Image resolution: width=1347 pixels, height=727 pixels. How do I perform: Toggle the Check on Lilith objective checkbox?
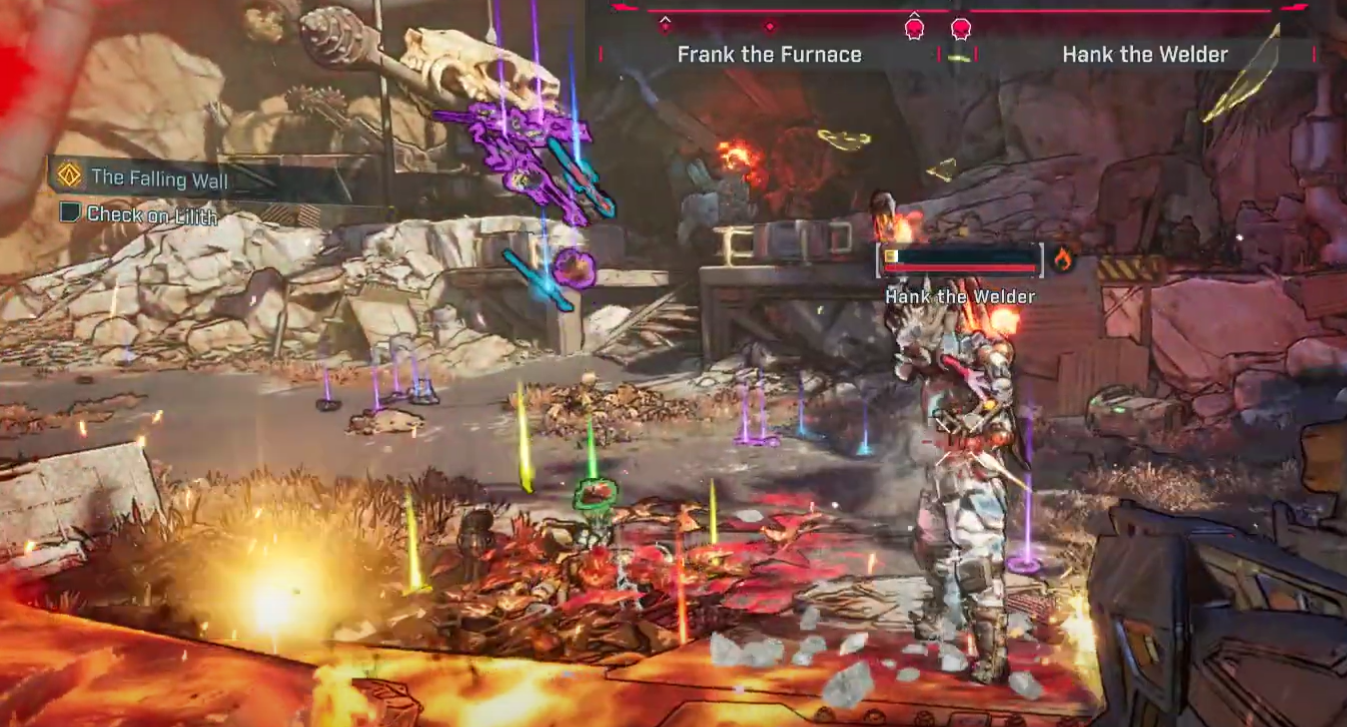tap(71, 213)
